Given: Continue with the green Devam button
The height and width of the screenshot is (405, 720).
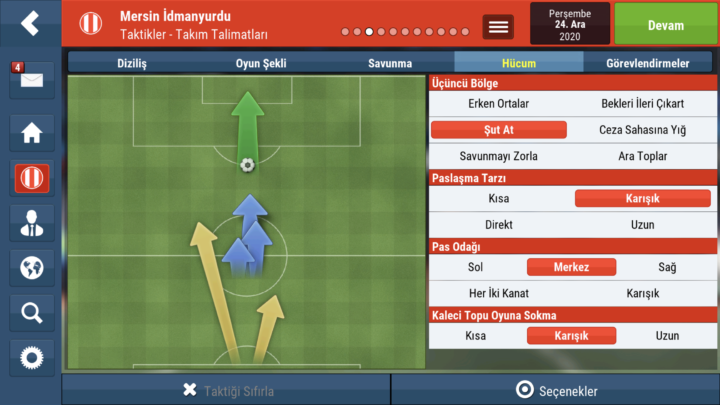Looking at the screenshot, I should pyautogui.click(x=665, y=24).
